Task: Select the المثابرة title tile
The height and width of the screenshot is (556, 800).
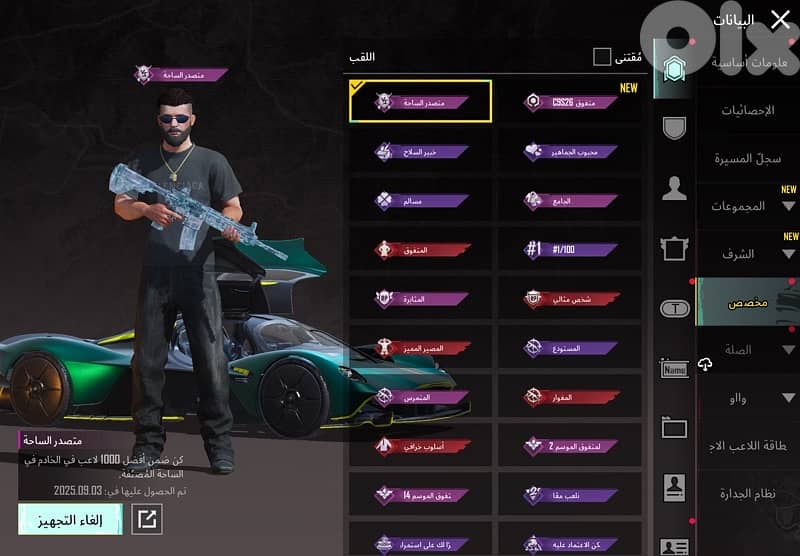Action: [421, 299]
